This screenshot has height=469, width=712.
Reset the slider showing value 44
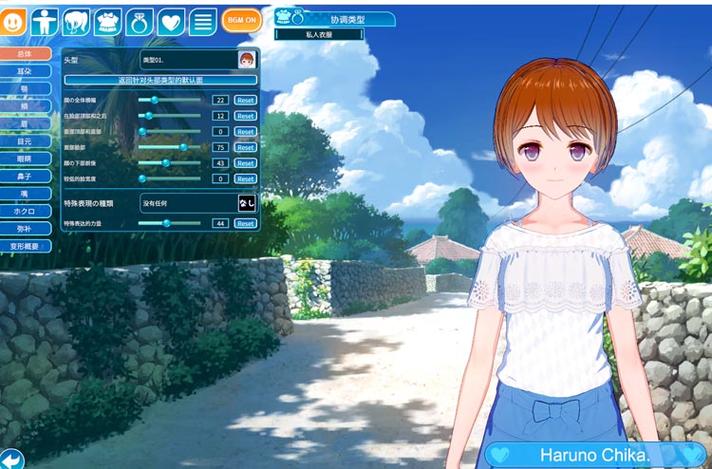point(245,224)
